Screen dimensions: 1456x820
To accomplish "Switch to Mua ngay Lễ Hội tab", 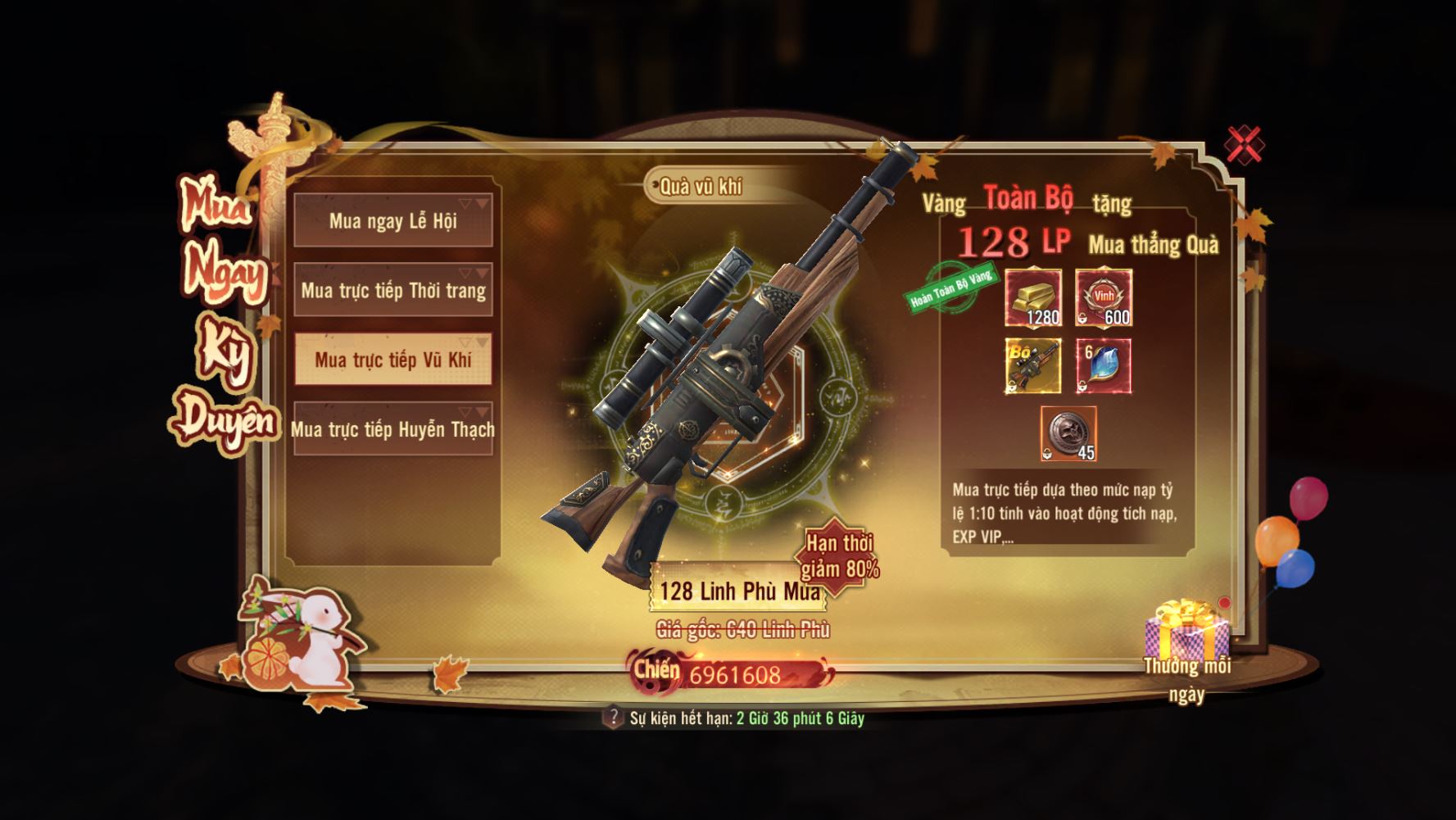I will 393,220.
